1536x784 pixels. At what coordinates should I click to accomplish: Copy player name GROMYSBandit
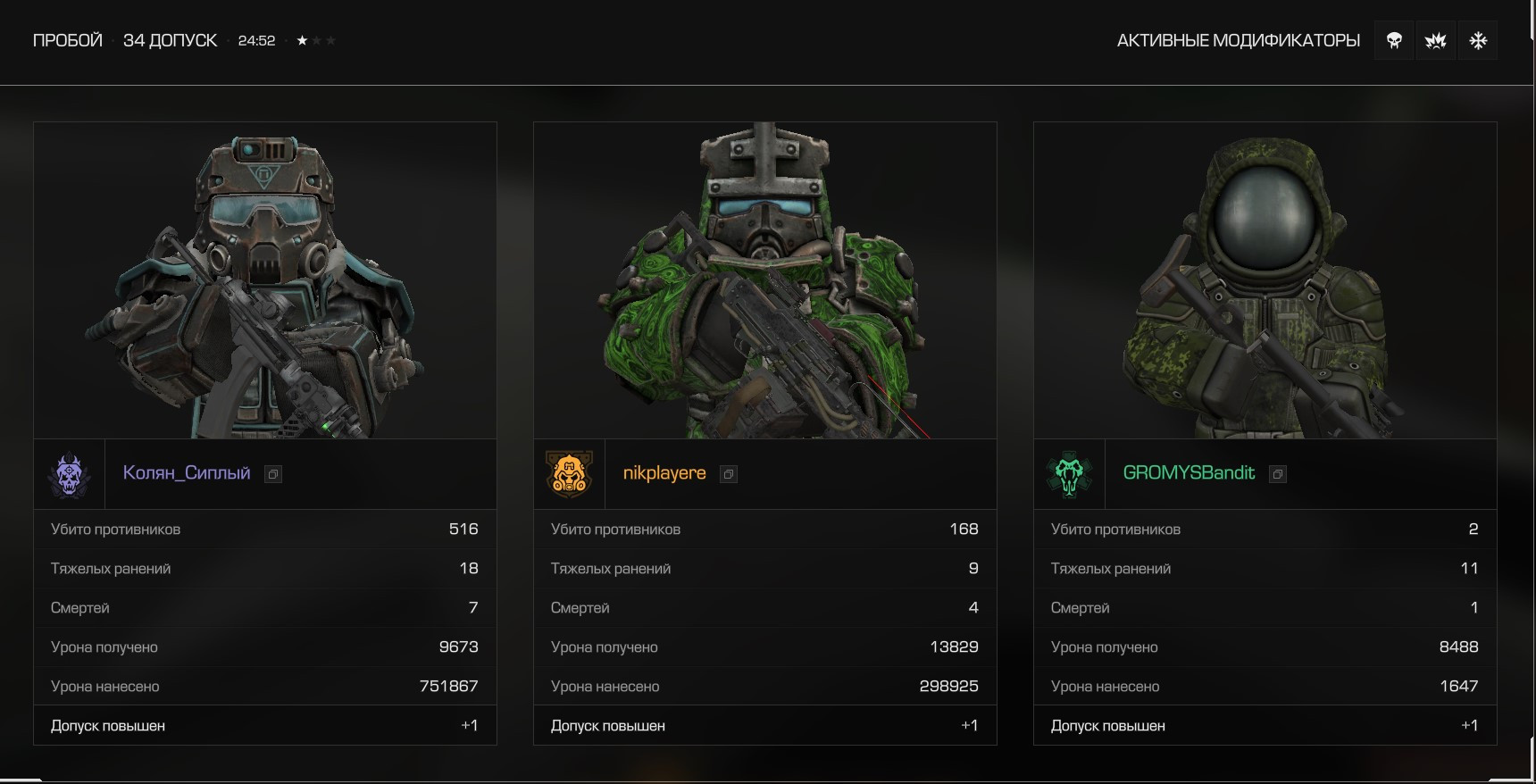click(1278, 474)
